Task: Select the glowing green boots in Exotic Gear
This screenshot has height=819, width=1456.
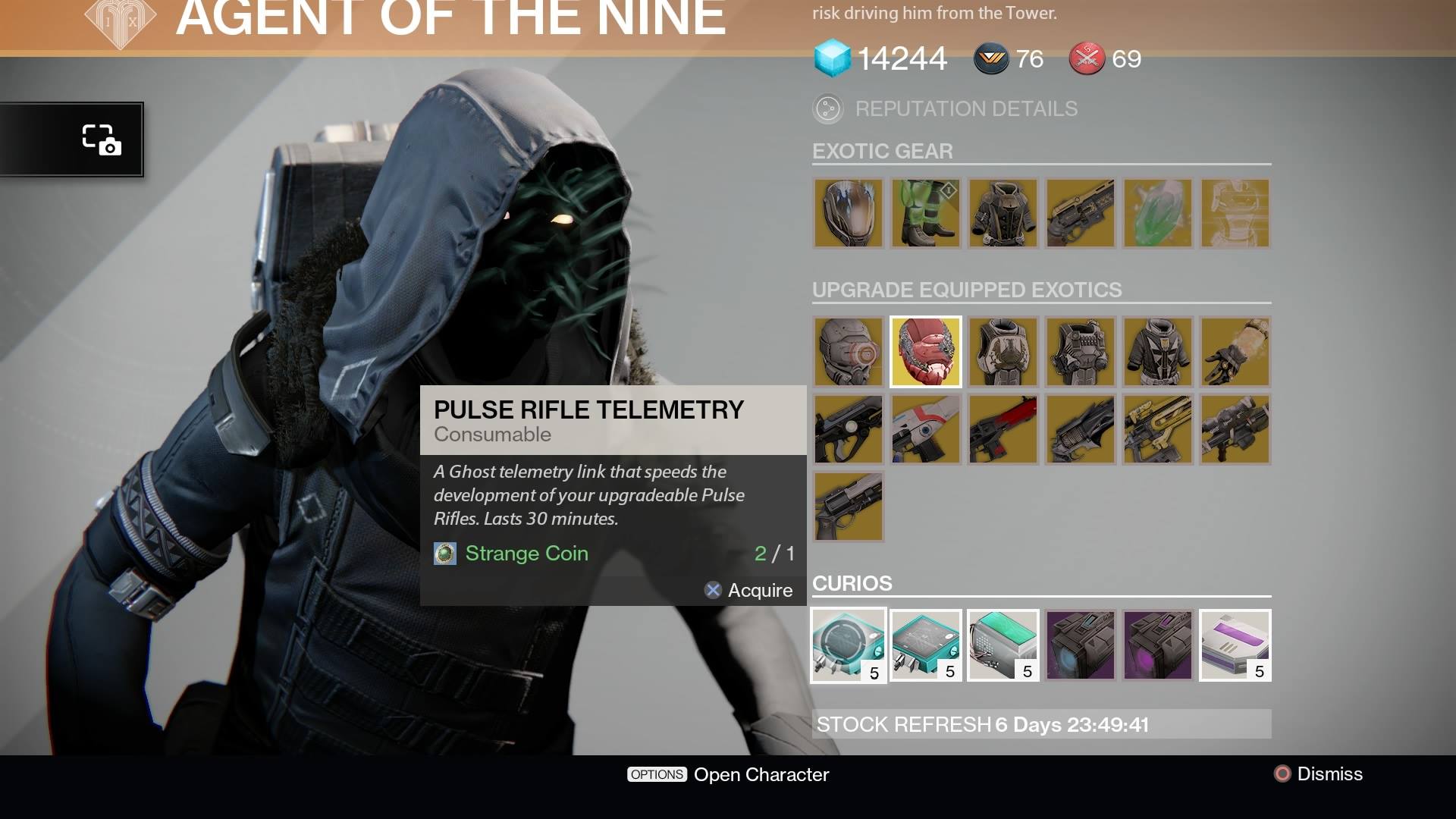Action: pos(925,213)
